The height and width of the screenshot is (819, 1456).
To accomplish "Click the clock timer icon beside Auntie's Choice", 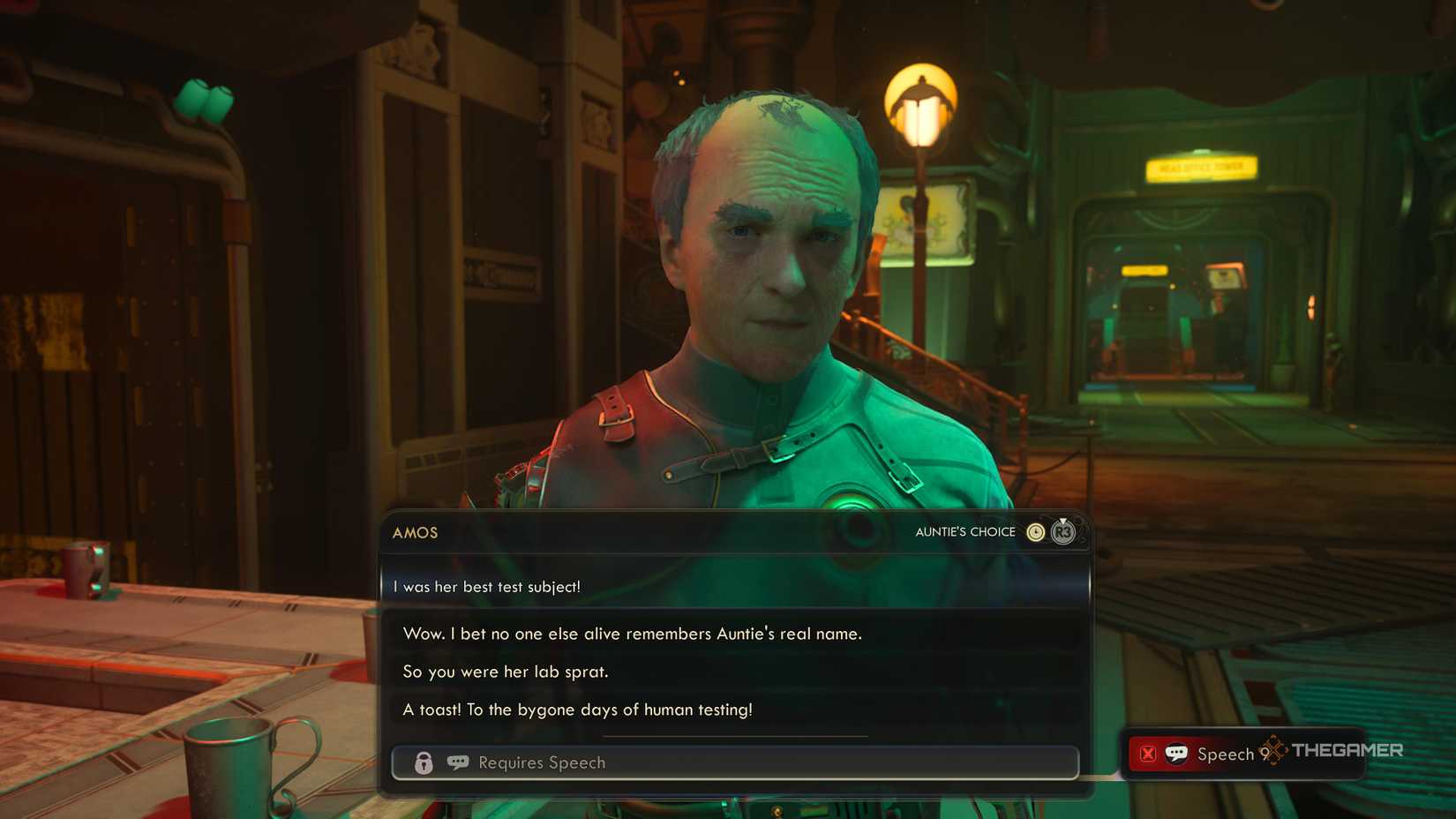I will [x=1036, y=532].
